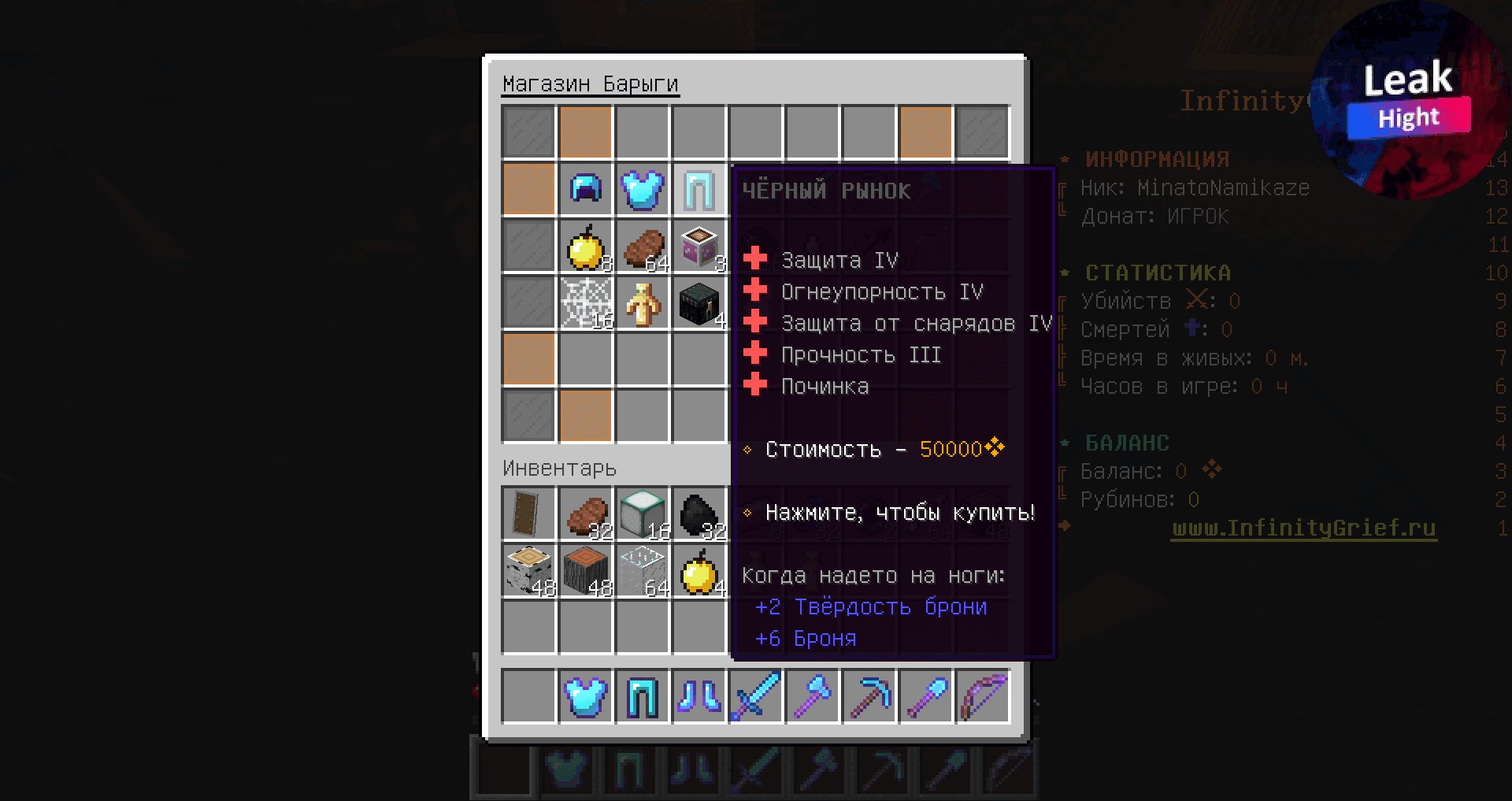Click the ender chest item in shop
Screen dimensions: 1512x801
[699, 302]
